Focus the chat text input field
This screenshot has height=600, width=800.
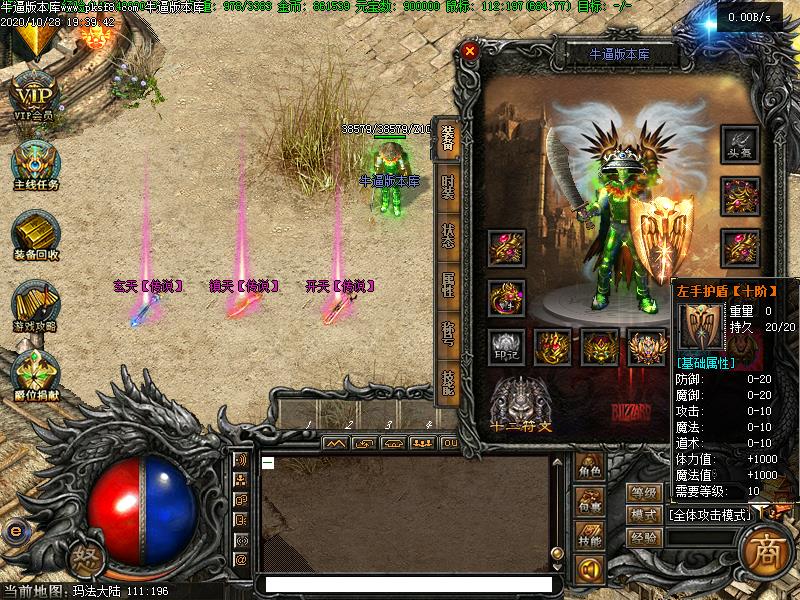coord(405,584)
